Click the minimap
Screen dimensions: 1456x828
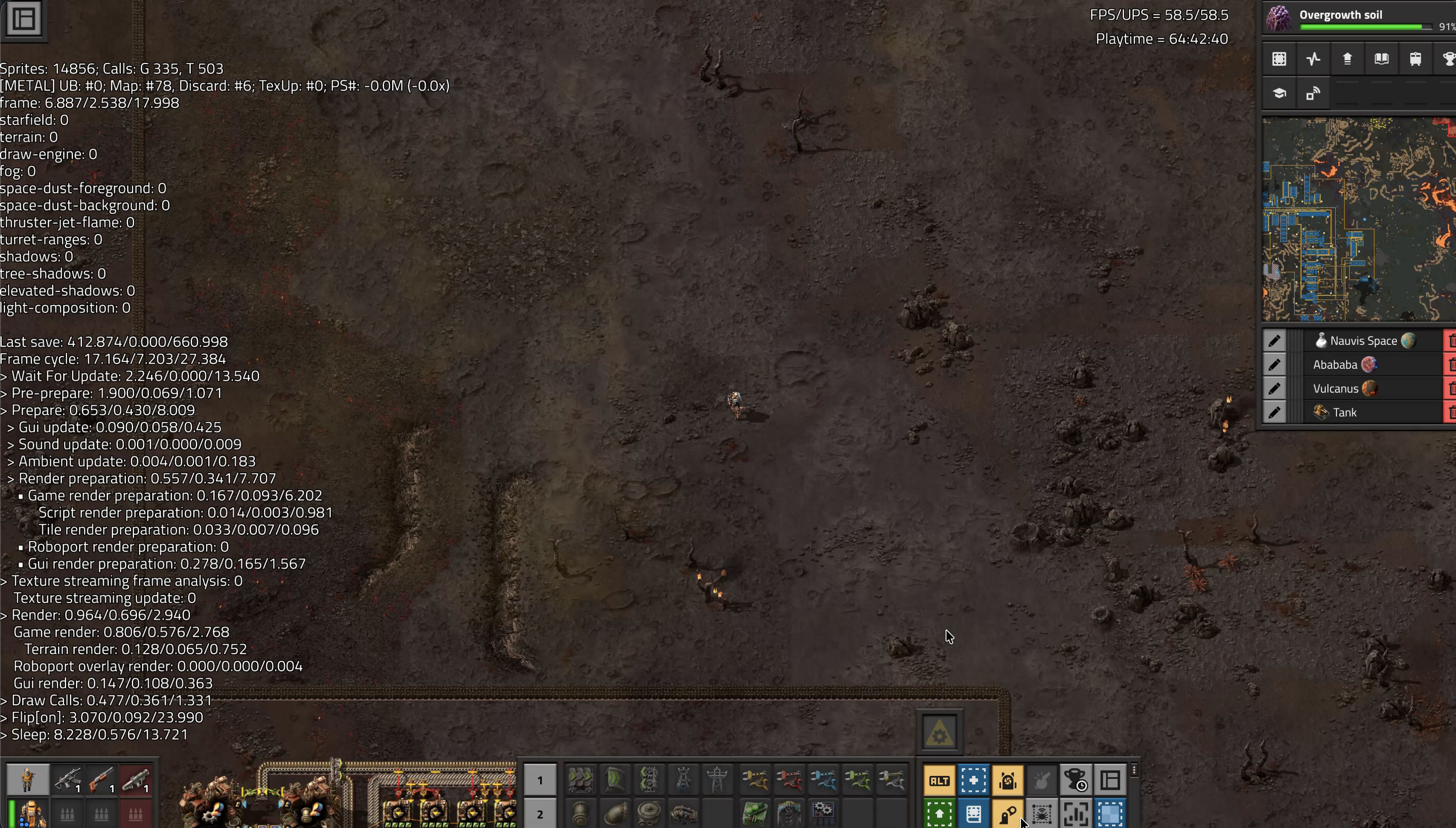[1359, 220]
